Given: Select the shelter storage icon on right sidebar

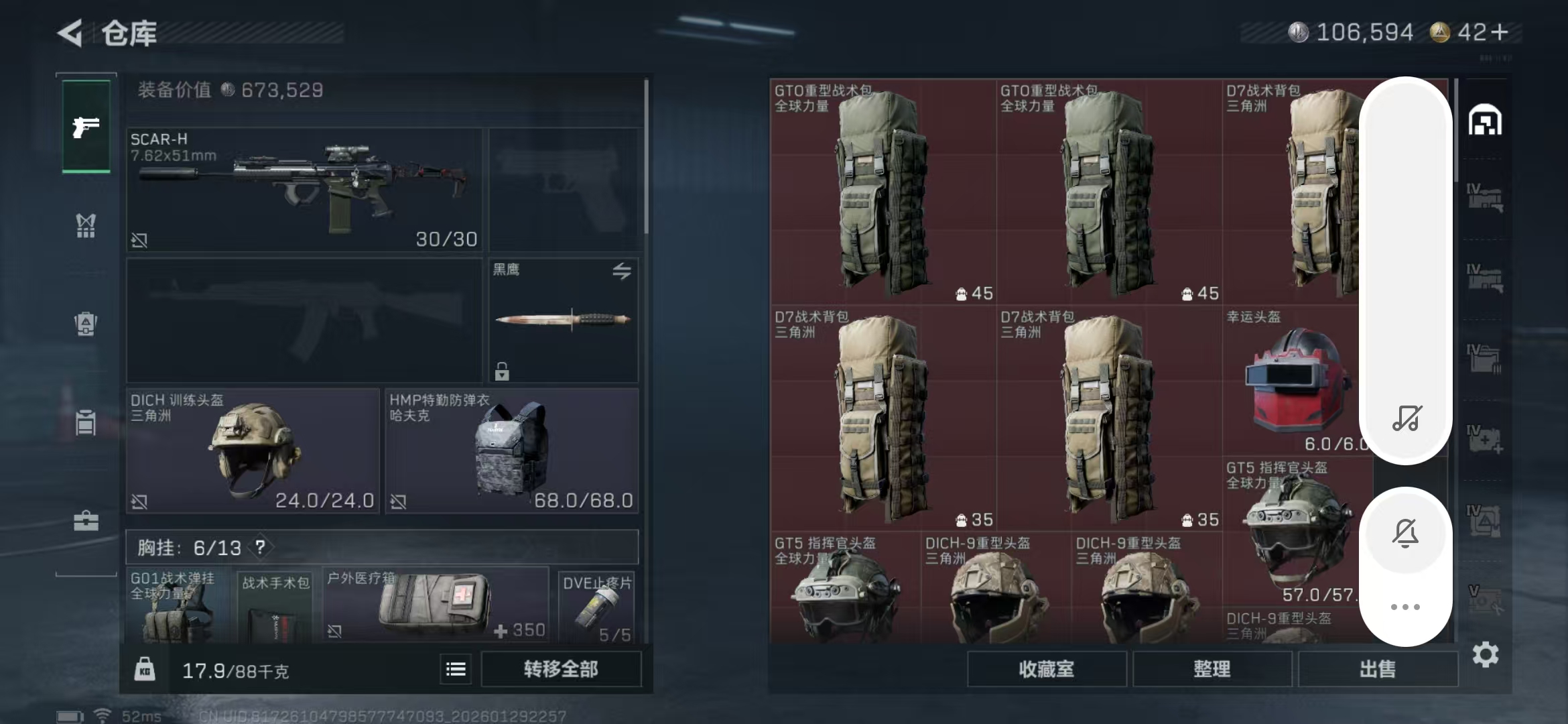Looking at the screenshot, I should (x=1486, y=119).
